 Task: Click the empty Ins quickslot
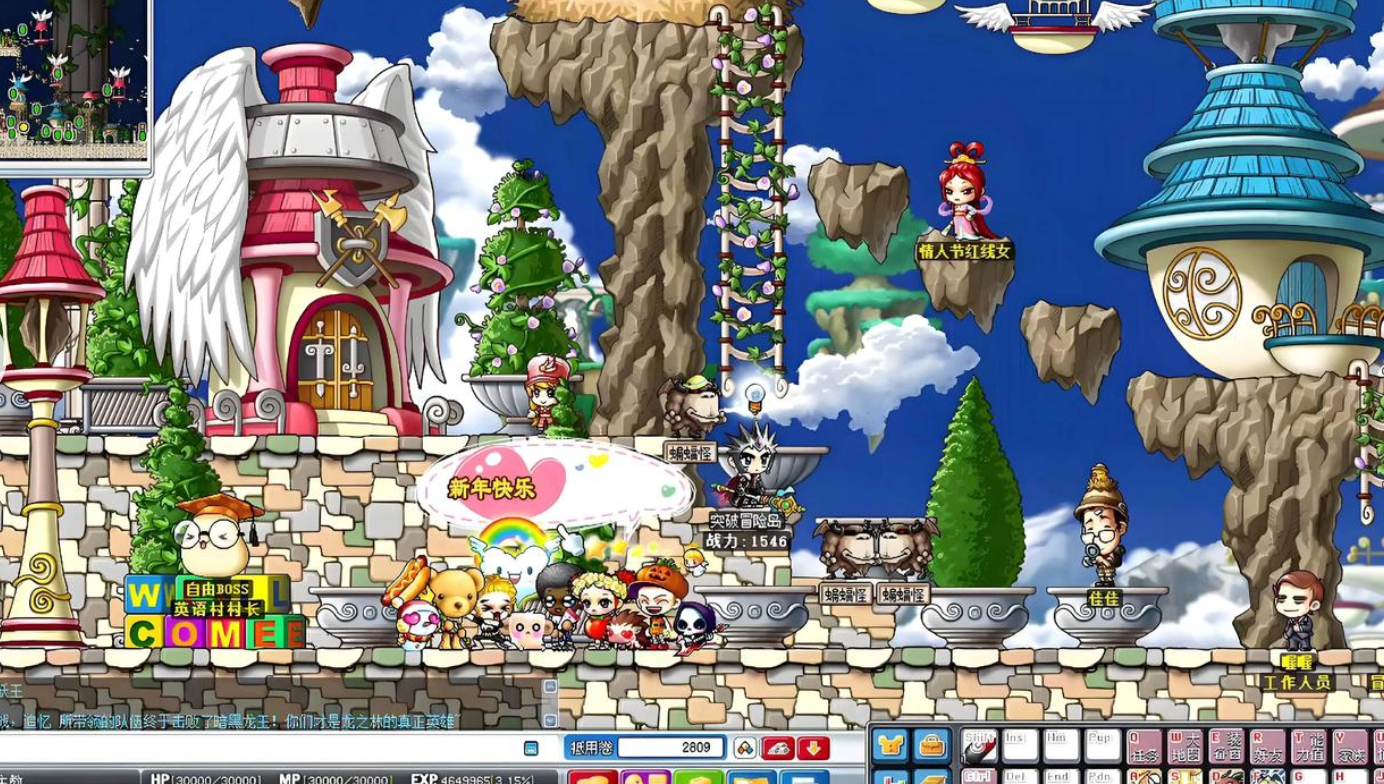(x=1020, y=747)
